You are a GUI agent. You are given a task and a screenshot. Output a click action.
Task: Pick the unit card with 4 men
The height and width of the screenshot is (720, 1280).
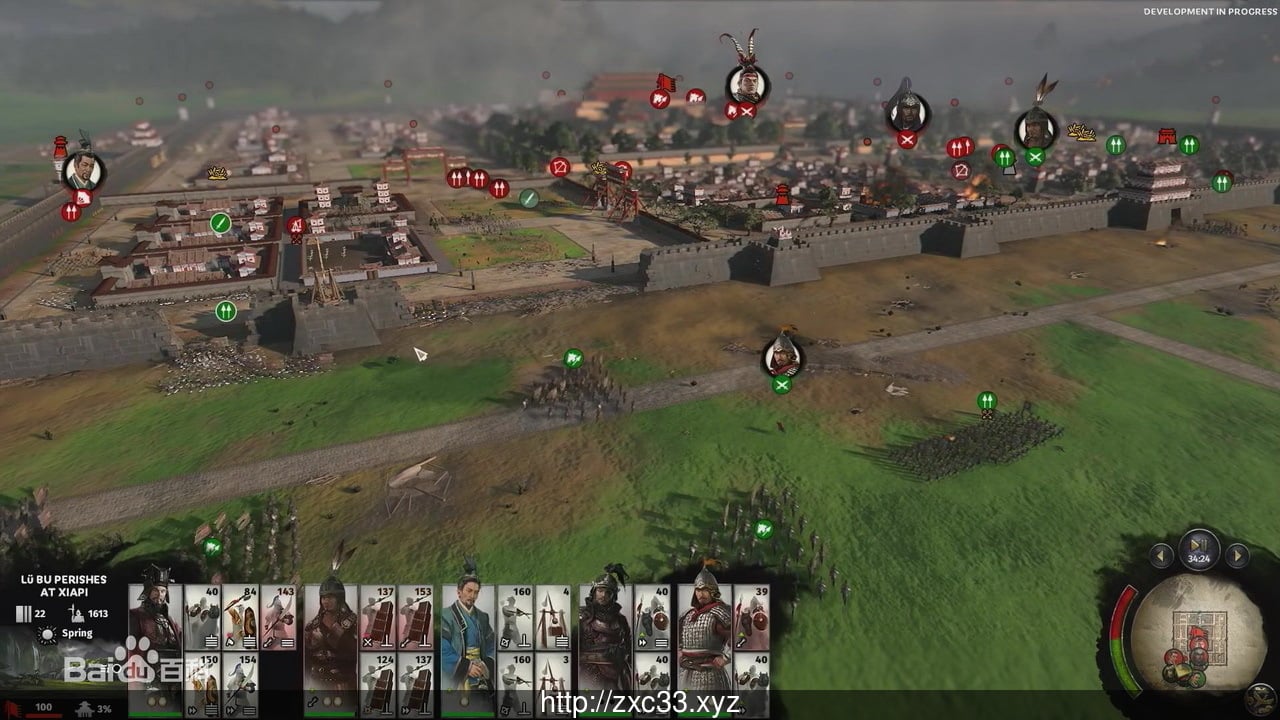click(553, 617)
